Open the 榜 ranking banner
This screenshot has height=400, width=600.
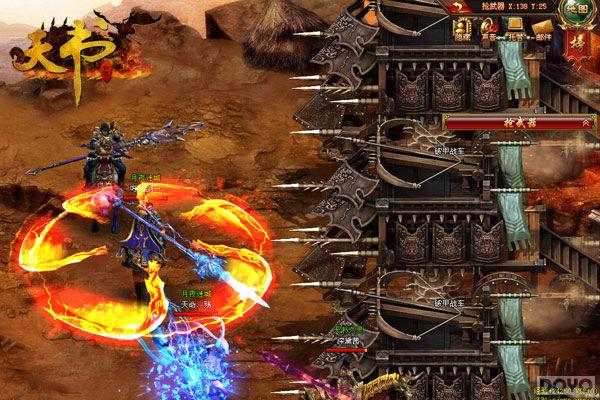pos(577,44)
